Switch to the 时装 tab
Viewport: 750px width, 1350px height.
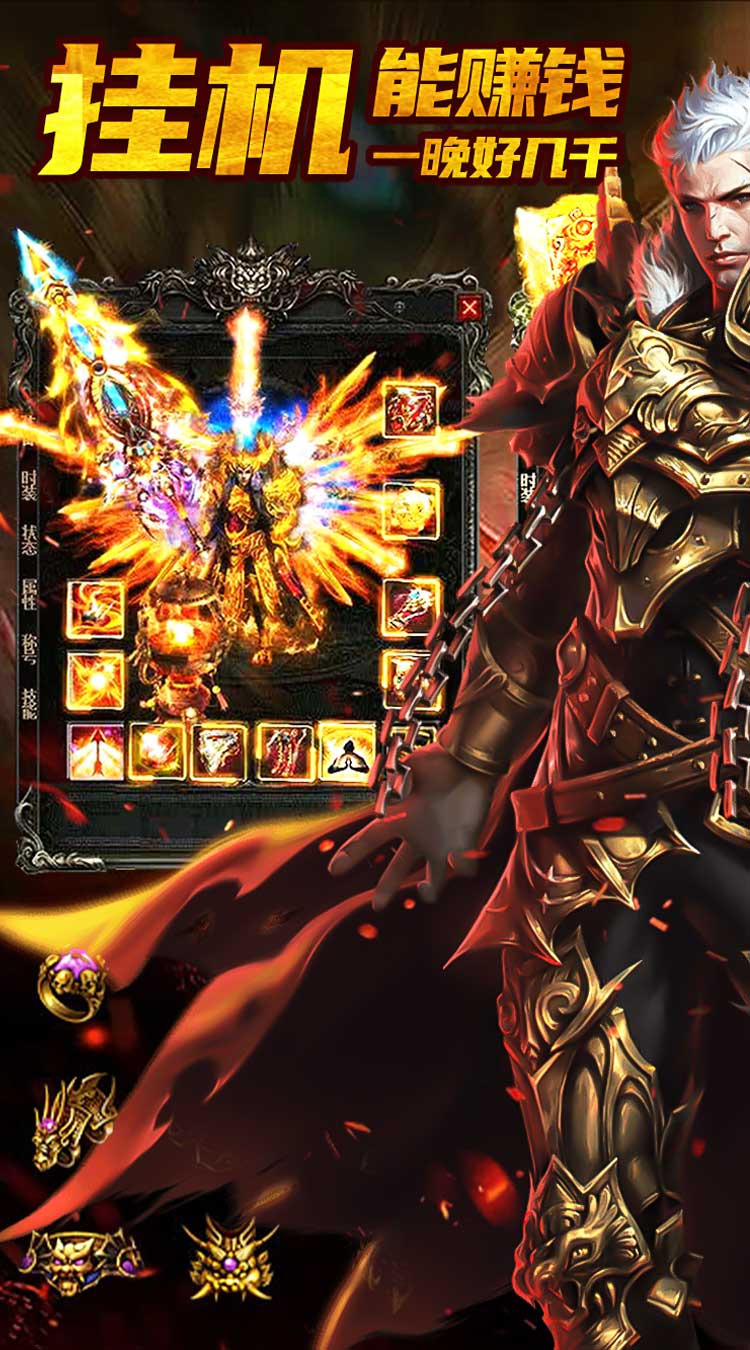pos(30,487)
